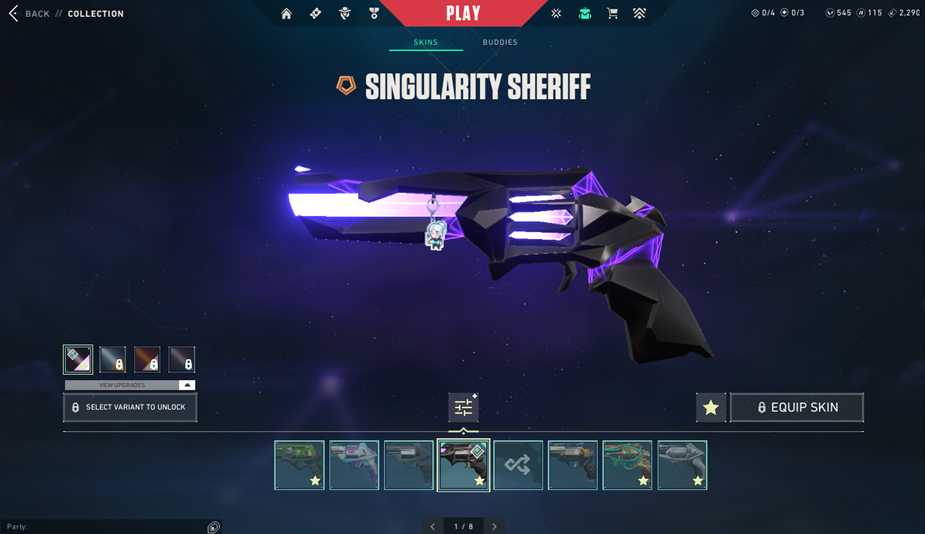Click the red PLAY button
Image resolution: width=925 pixels, height=534 pixels.
coord(463,14)
